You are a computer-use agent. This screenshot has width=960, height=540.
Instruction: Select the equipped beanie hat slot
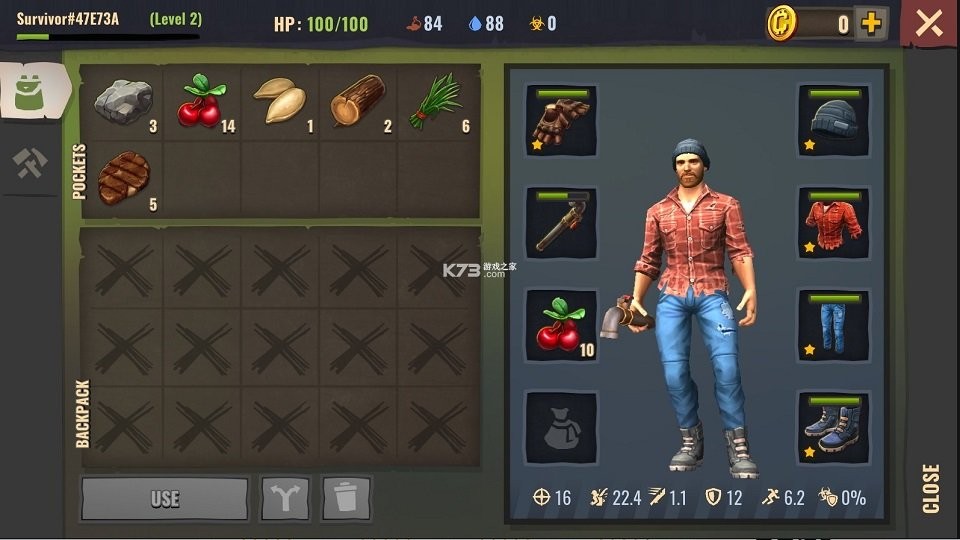coord(833,121)
